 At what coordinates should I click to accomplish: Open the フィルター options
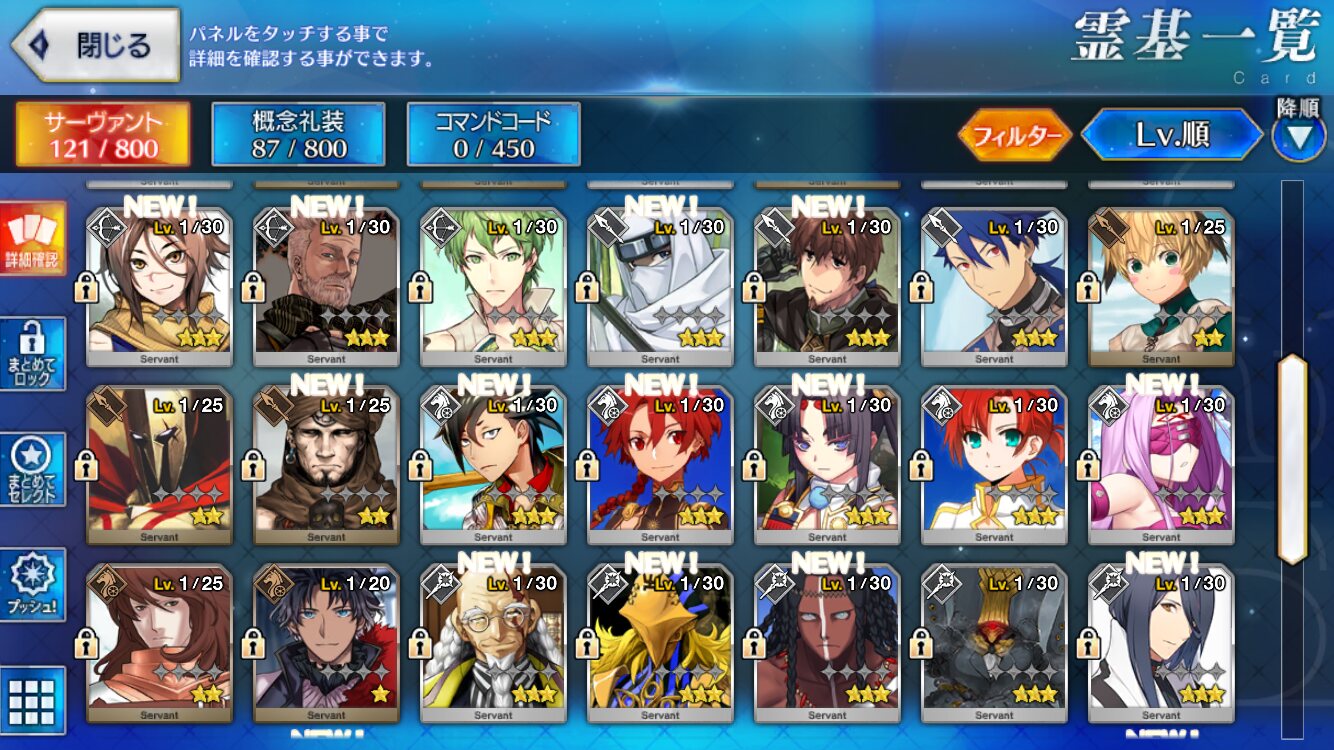1015,135
